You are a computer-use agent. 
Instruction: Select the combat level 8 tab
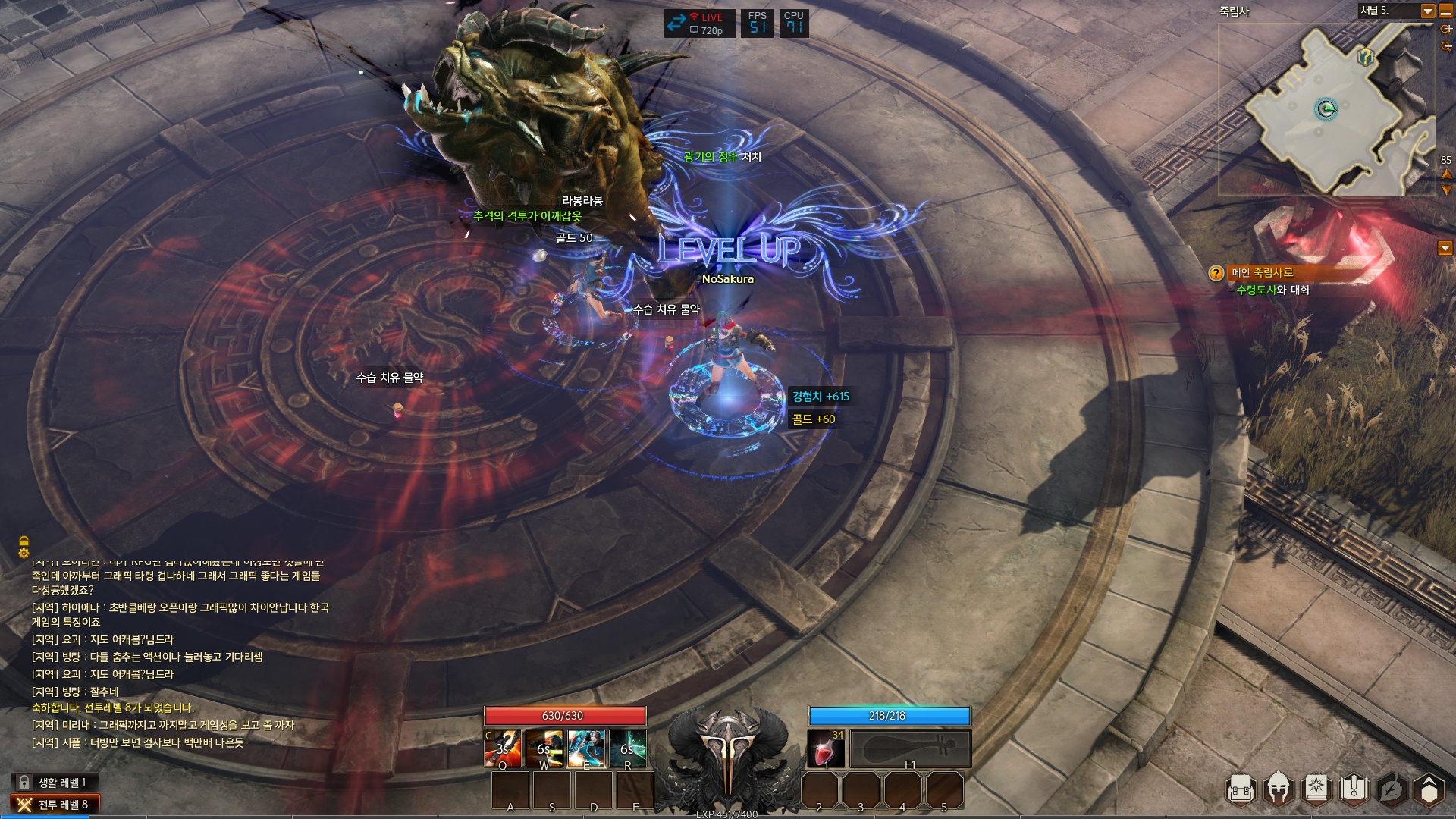click(55, 805)
